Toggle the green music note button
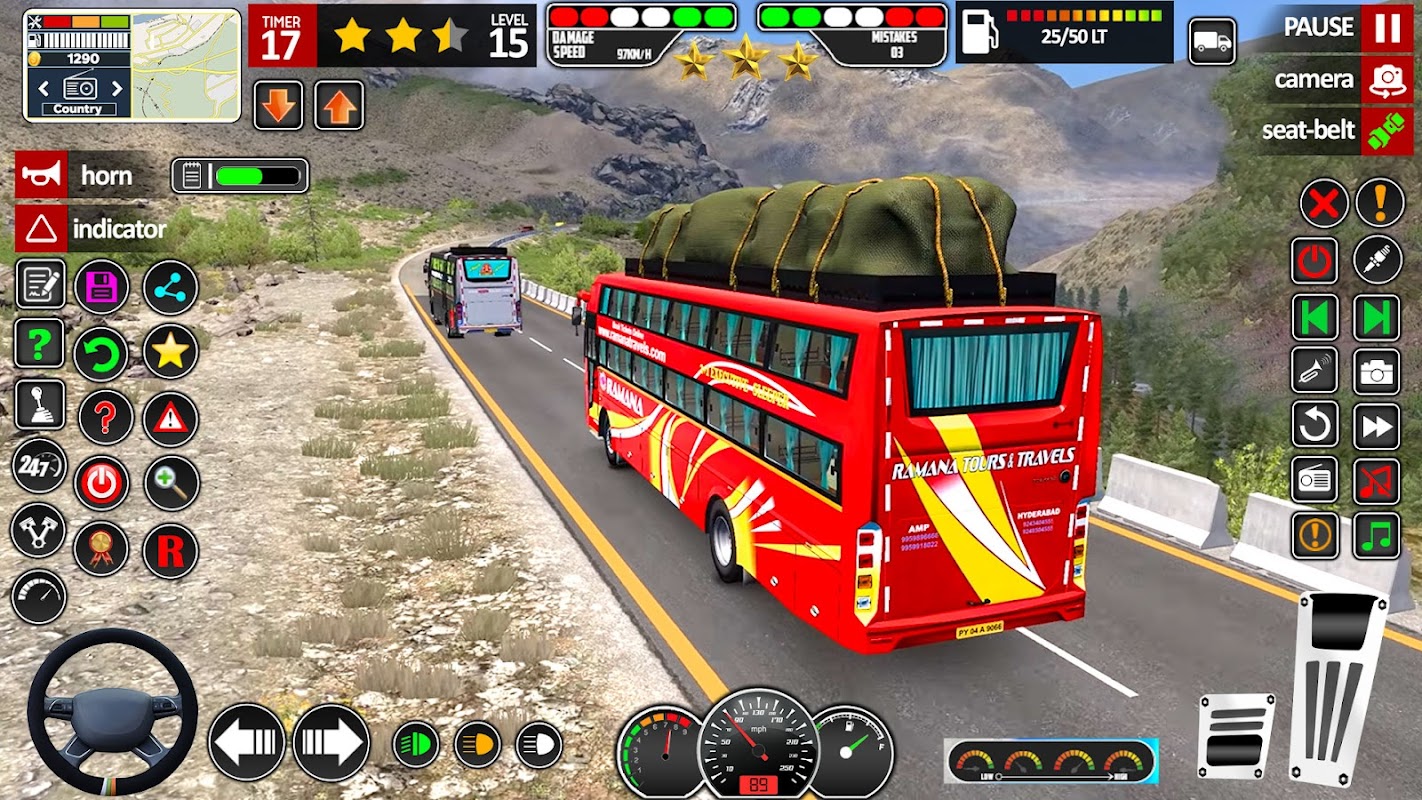The image size is (1422, 800). [x=1377, y=536]
